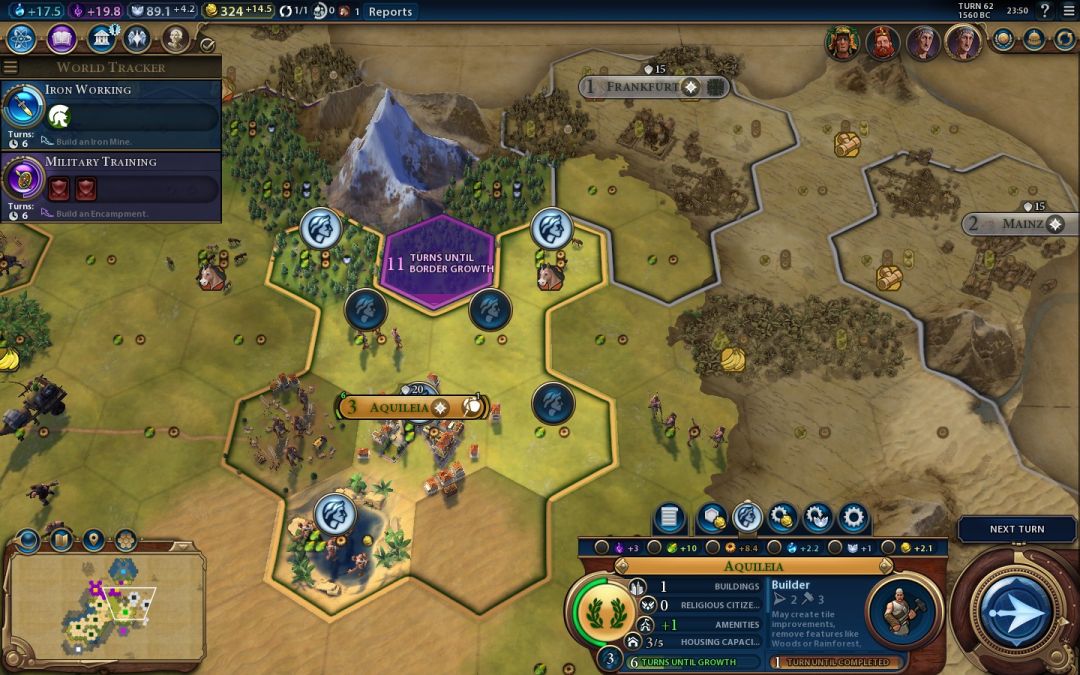Select the green feathered headdress leader portrait

coord(842,43)
